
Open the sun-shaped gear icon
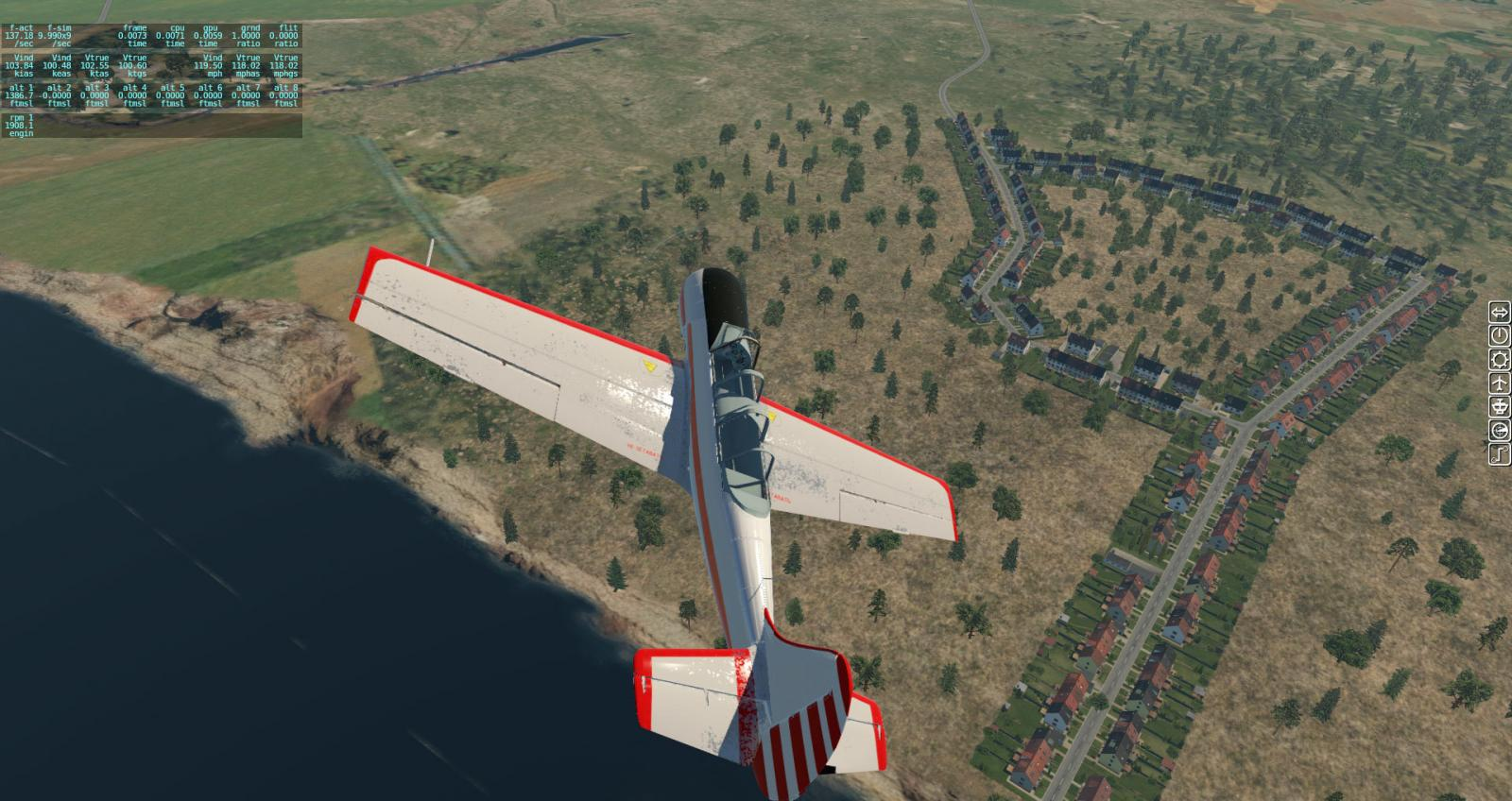tap(1500, 359)
